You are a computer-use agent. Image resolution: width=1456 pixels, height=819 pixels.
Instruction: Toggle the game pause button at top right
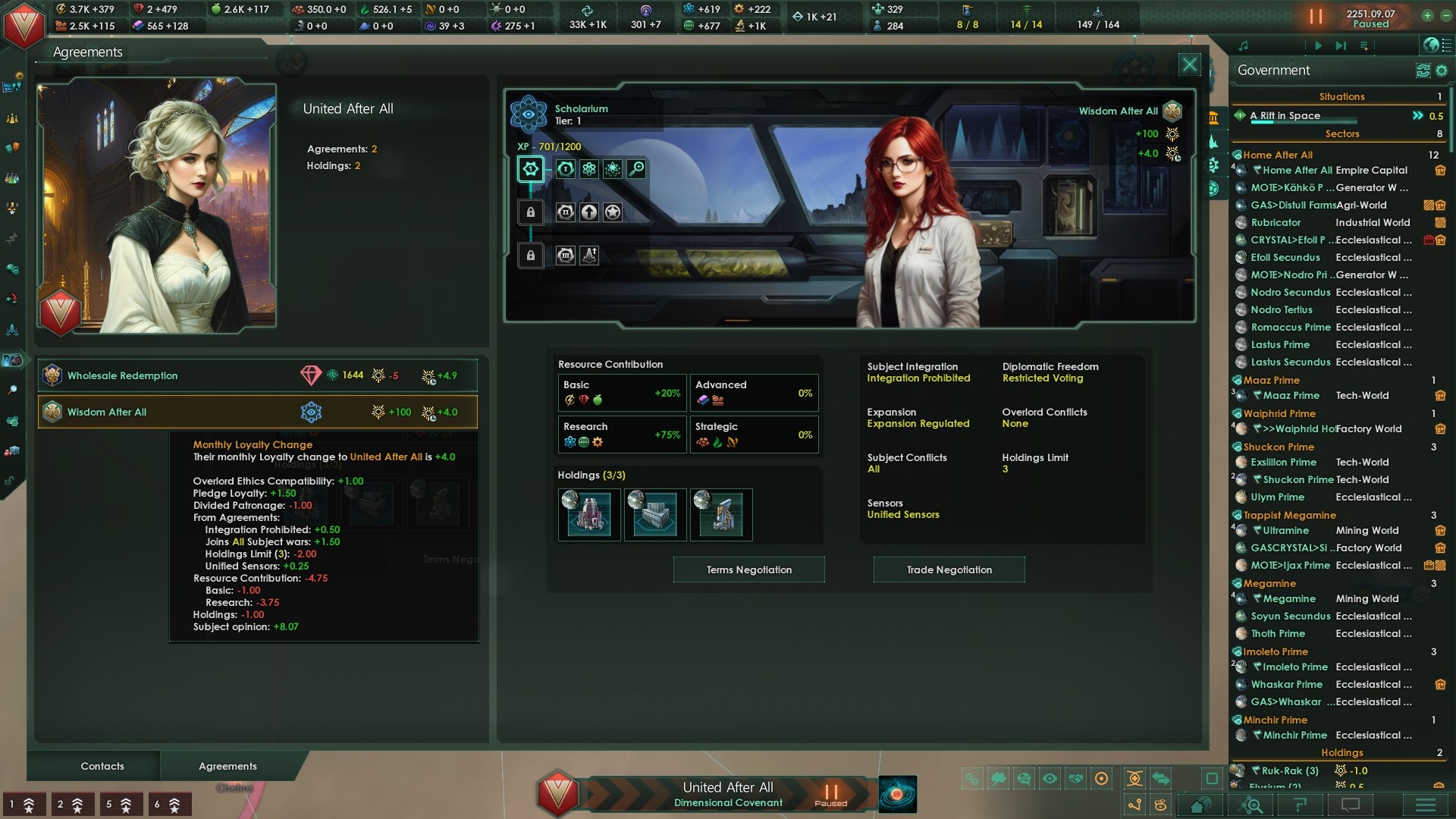point(1315,17)
